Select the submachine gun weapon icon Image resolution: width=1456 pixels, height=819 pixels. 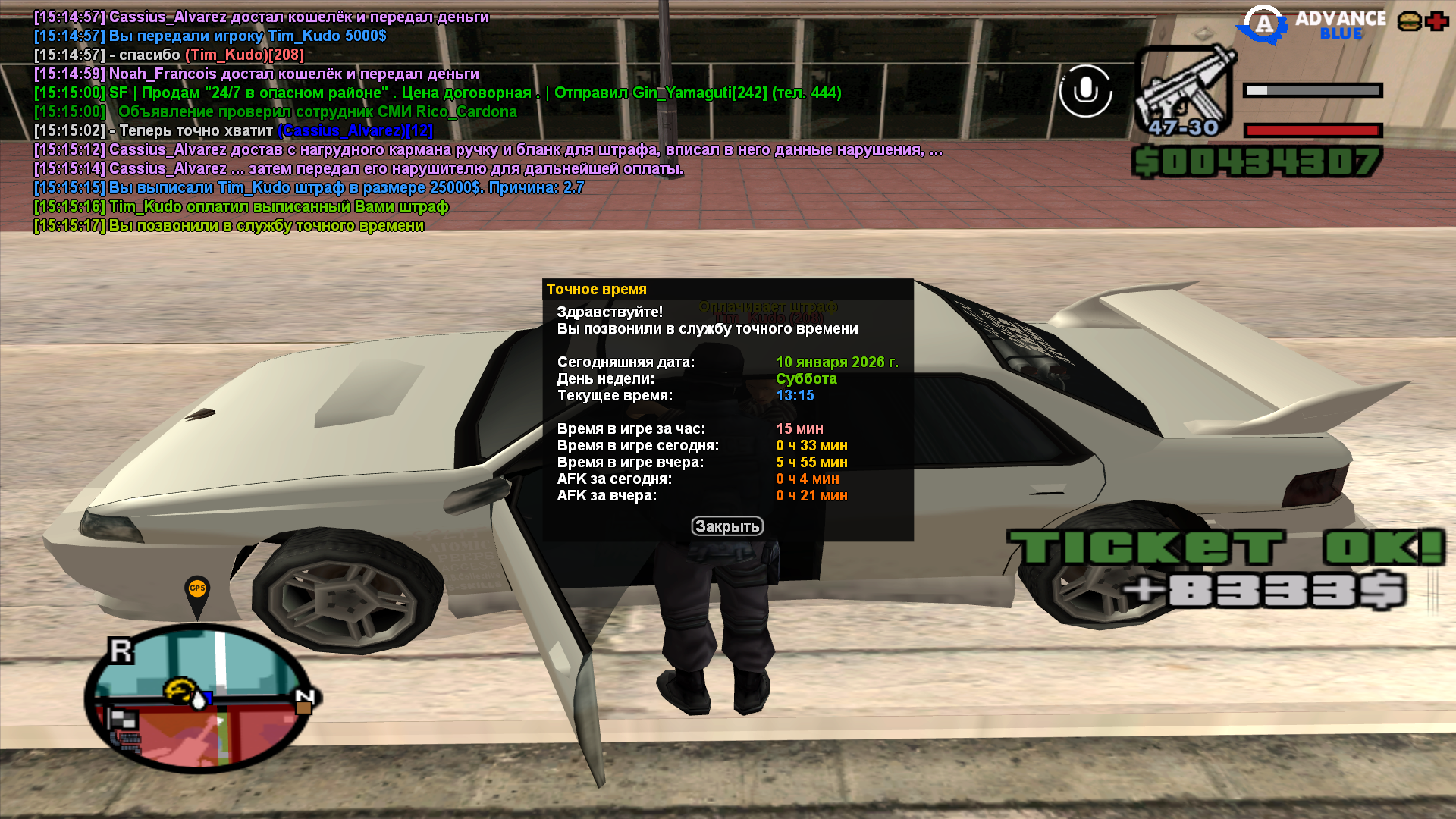[1184, 91]
